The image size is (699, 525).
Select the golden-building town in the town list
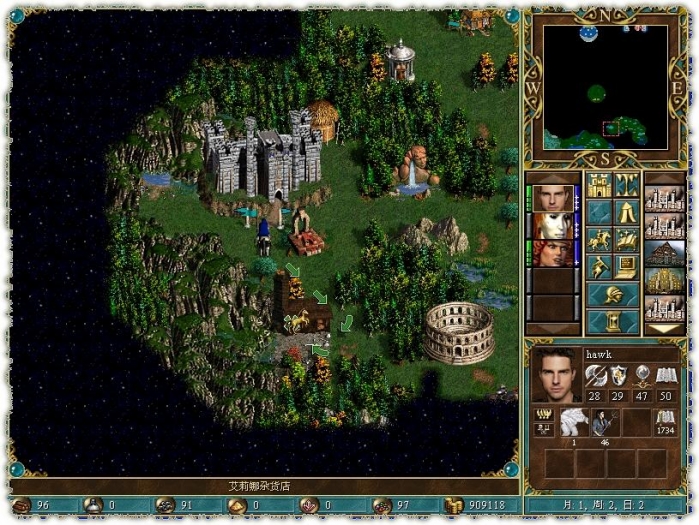tap(664, 280)
